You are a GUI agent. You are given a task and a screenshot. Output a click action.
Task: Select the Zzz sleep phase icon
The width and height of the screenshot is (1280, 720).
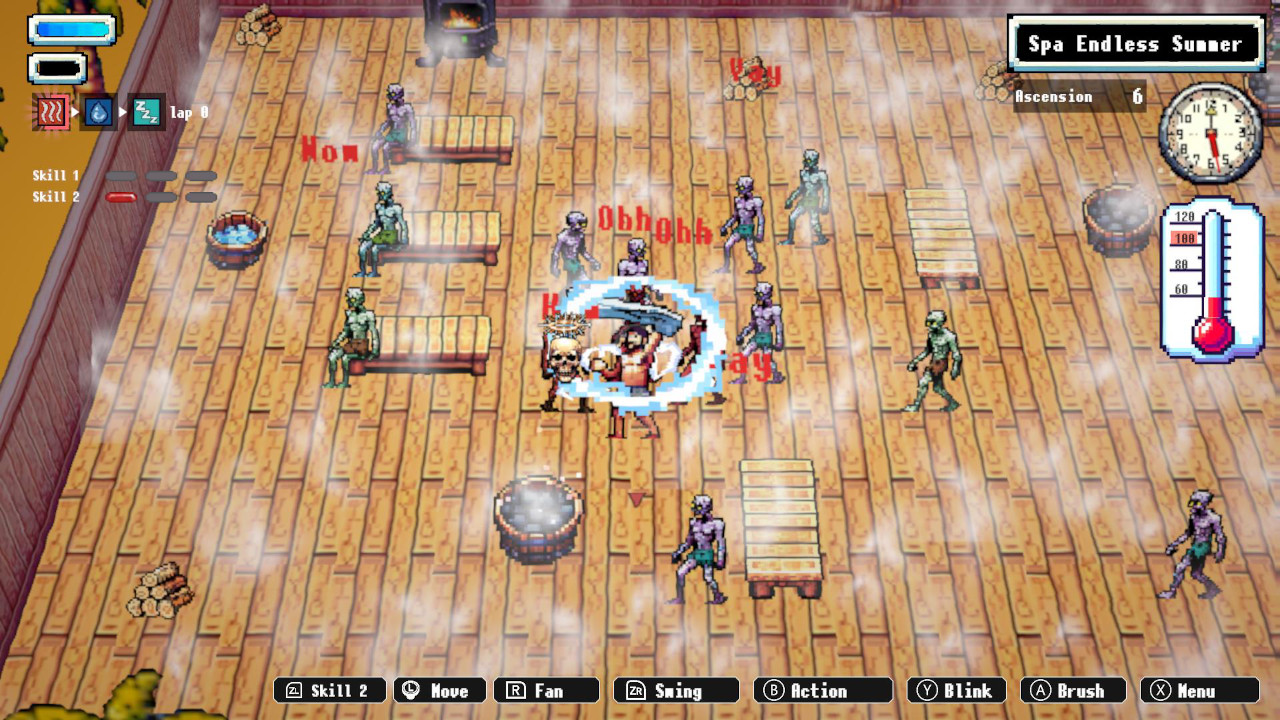(145, 112)
